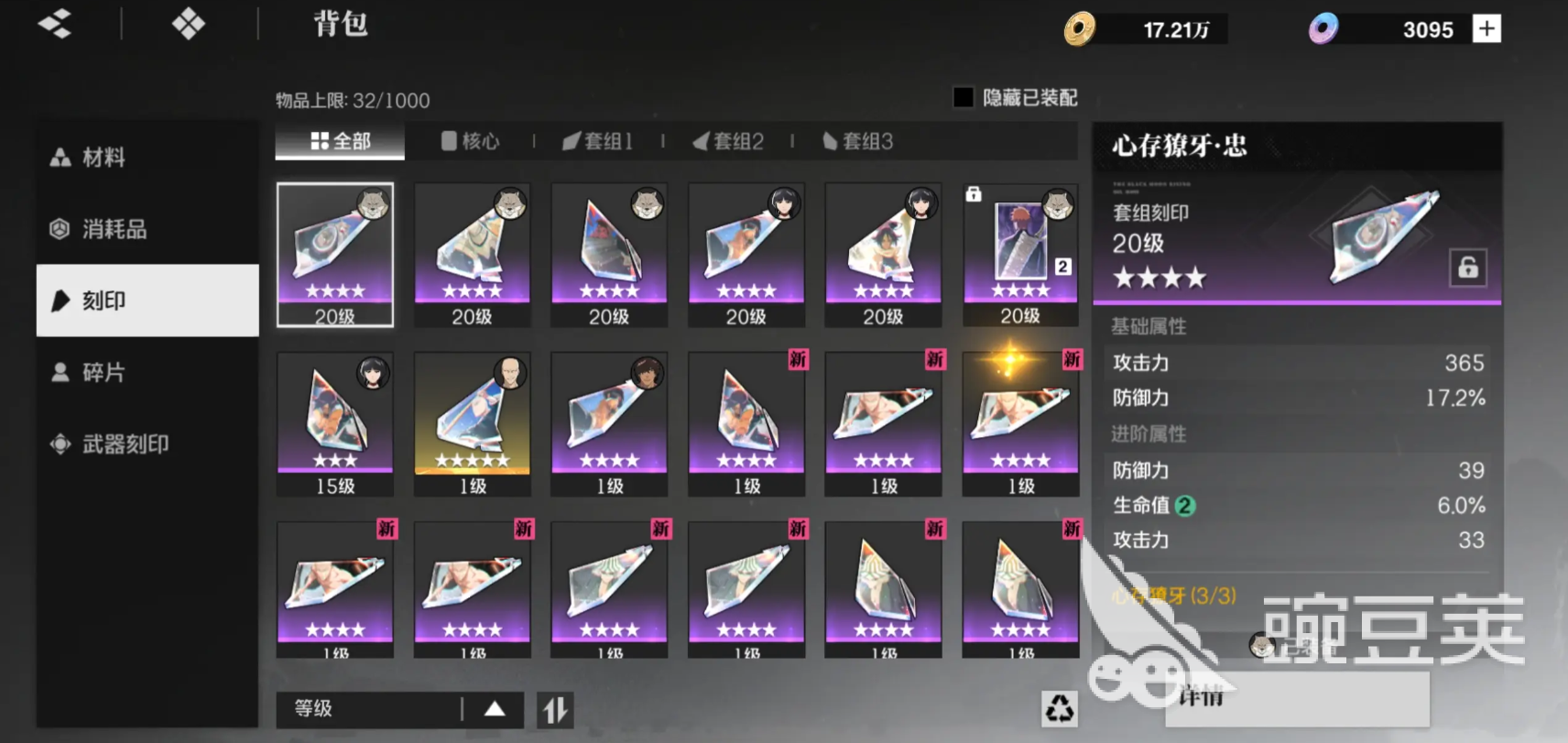1568x743 pixels.
Task: Click the recycle/decompose icon at bottom right
Action: [x=1060, y=708]
